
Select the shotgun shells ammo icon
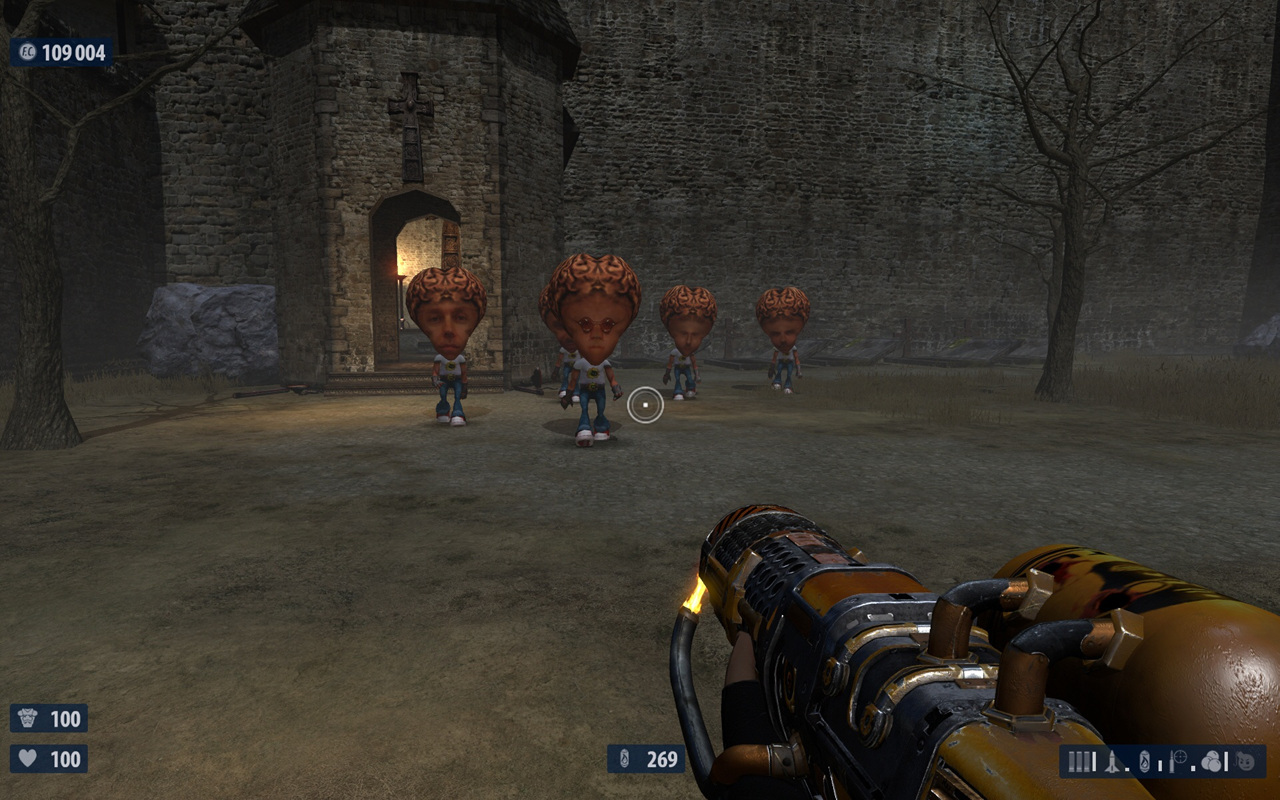[x=1079, y=761]
